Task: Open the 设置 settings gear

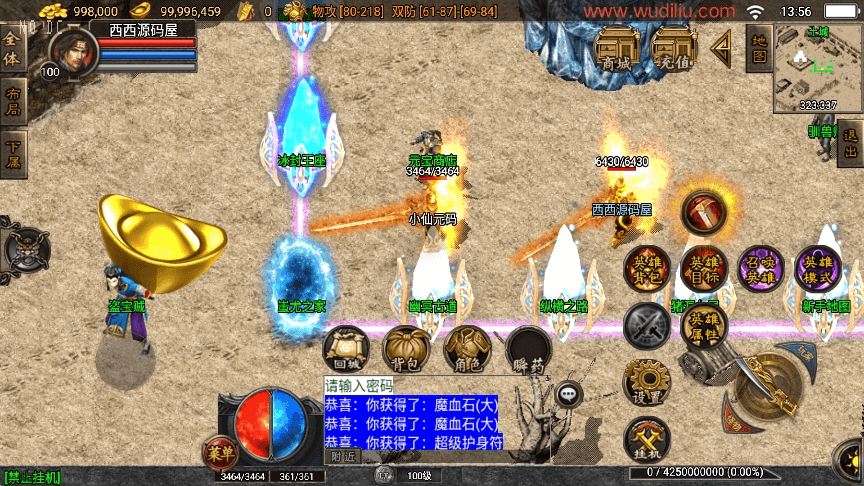Action: 647,383
